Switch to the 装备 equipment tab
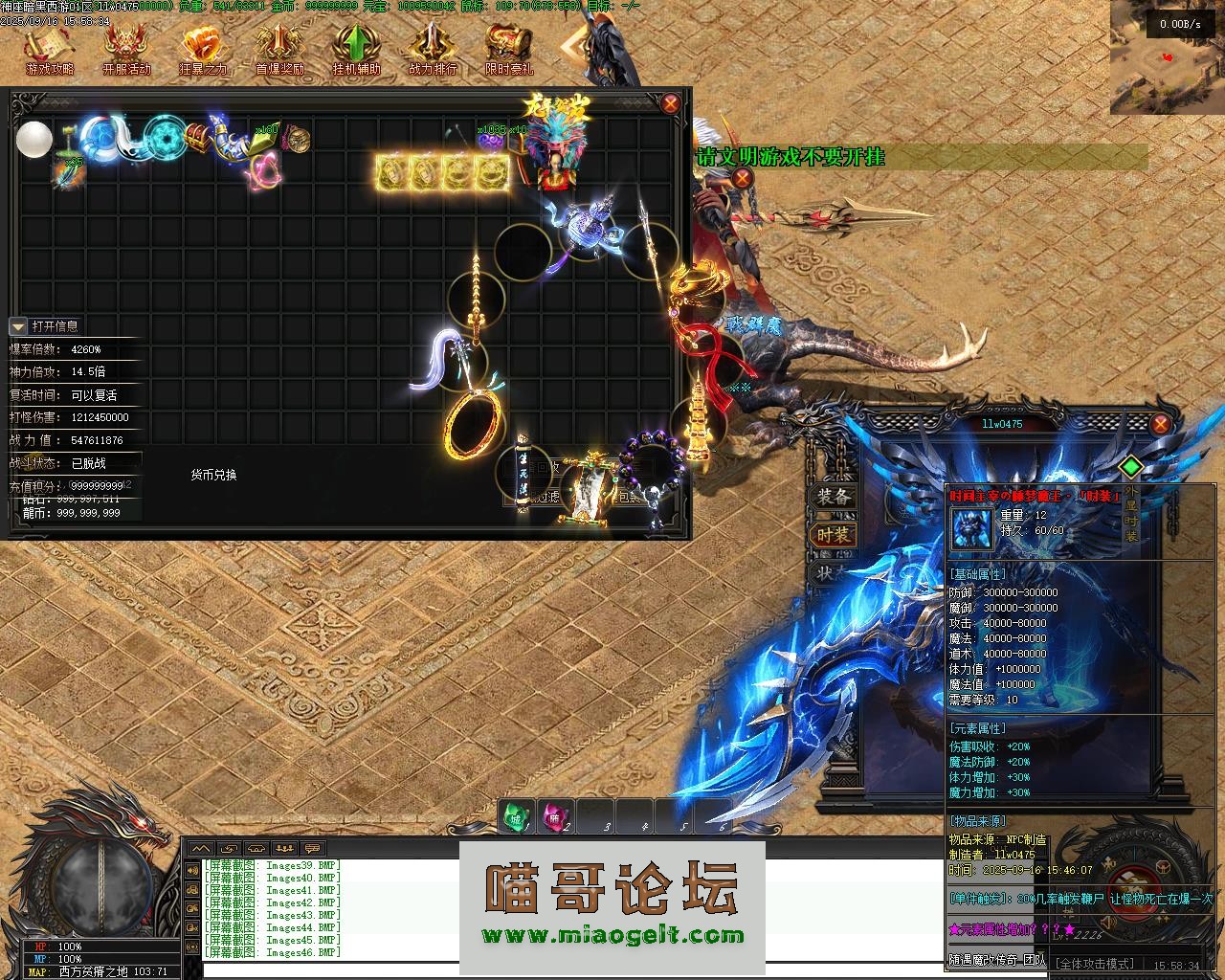Image resolution: width=1225 pixels, height=980 pixels. (833, 497)
